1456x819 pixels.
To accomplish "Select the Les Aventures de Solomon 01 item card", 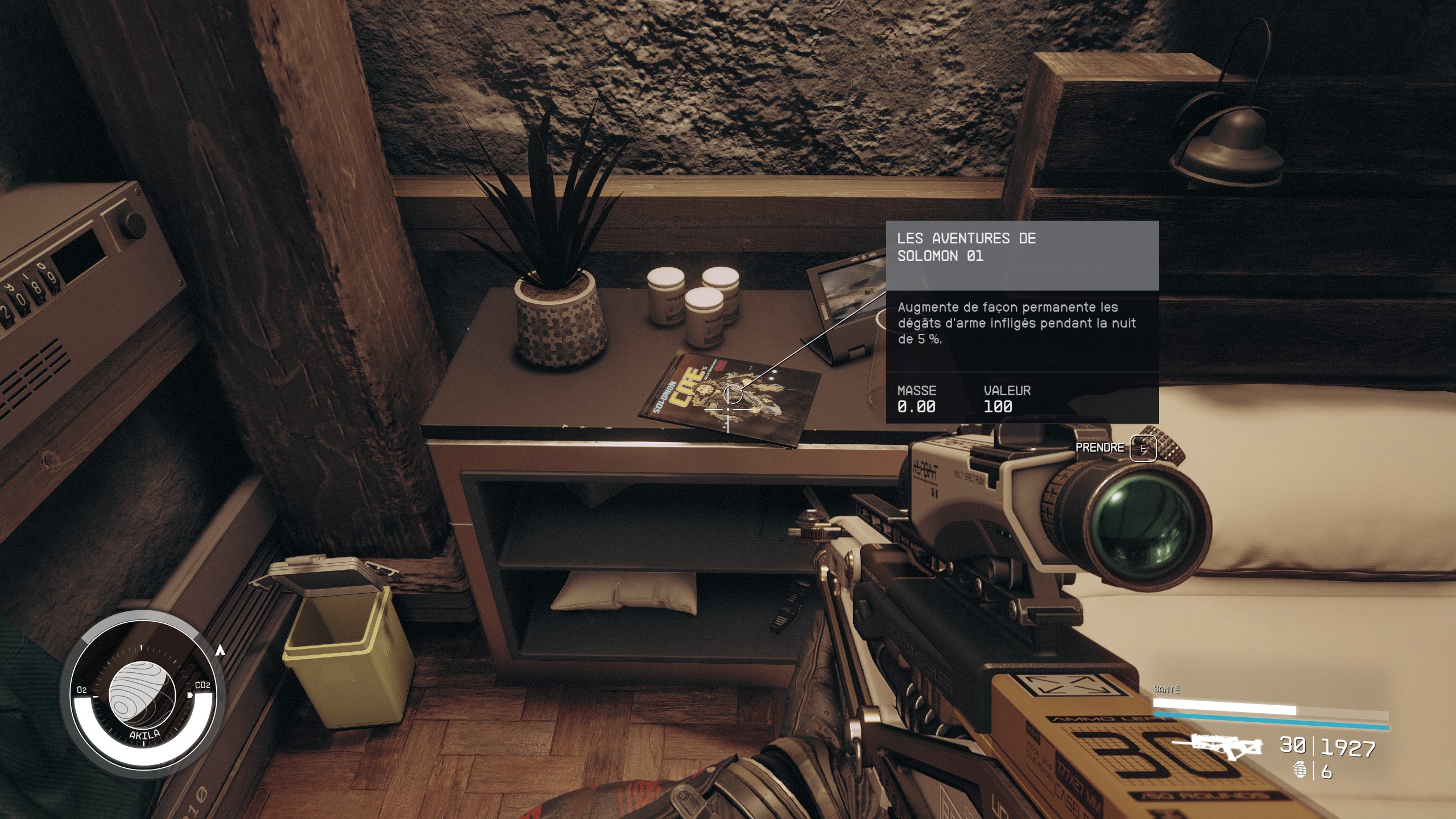I will pos(1021,322).
